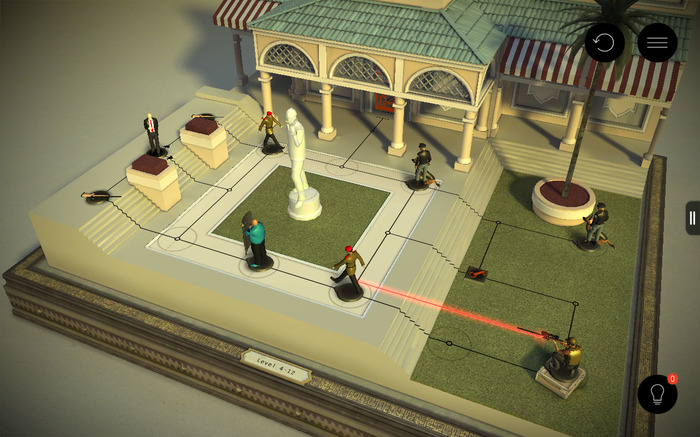Show a hint with the lightbulb button

657,394
